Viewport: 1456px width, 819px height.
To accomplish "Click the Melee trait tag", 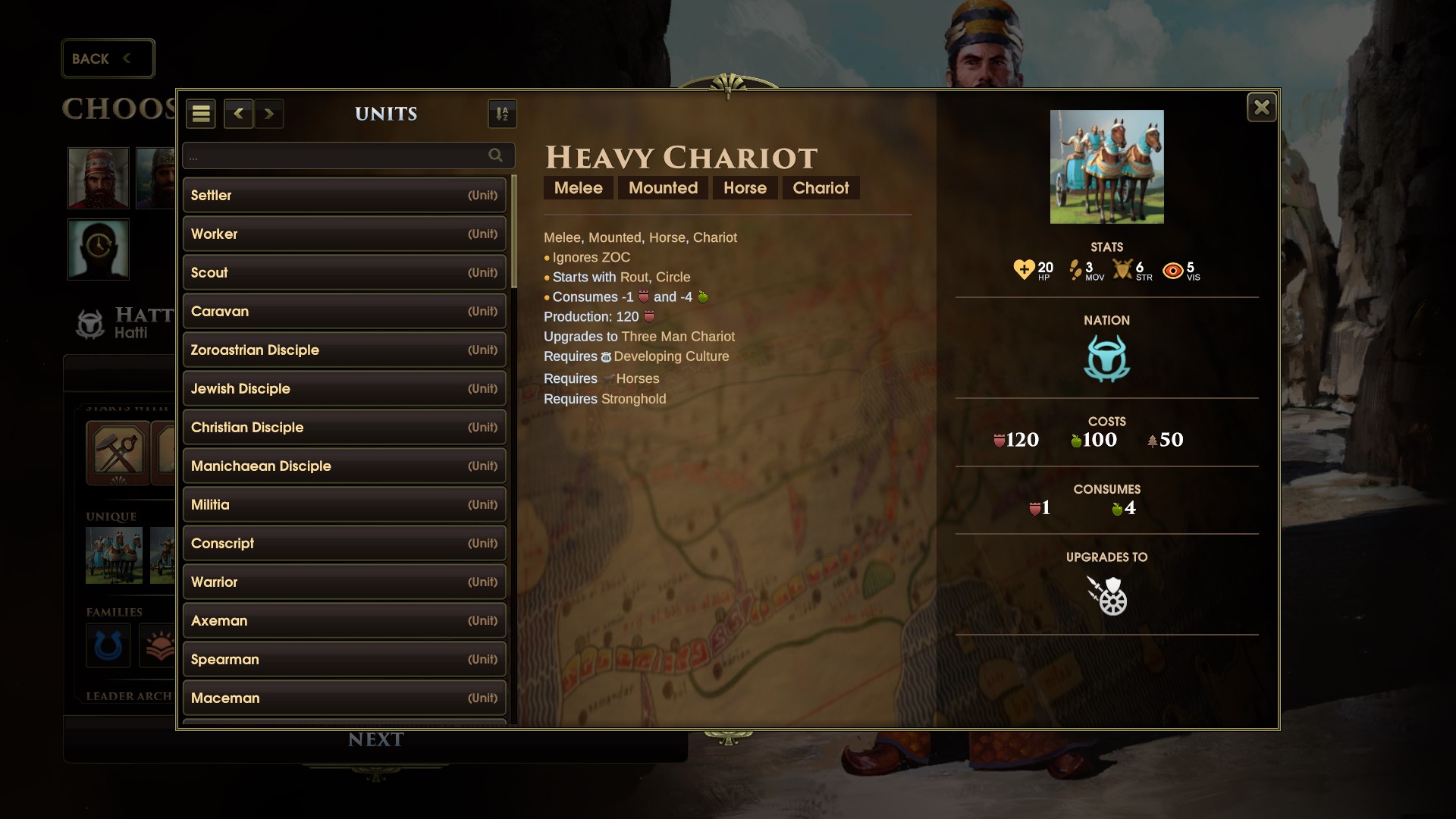I will click(578, 188).
